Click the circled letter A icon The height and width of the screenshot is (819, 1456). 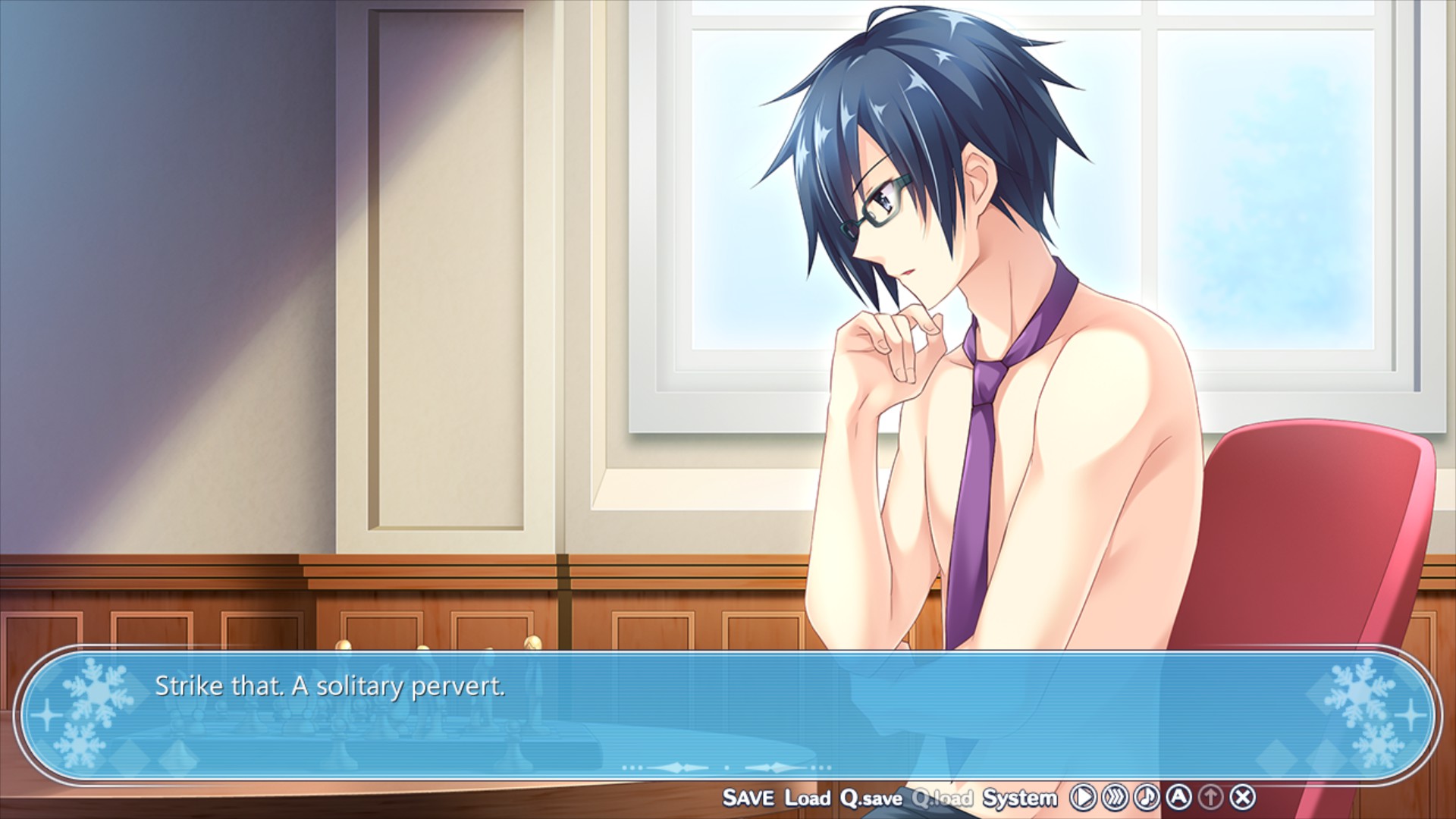(x=1178, y=797)
